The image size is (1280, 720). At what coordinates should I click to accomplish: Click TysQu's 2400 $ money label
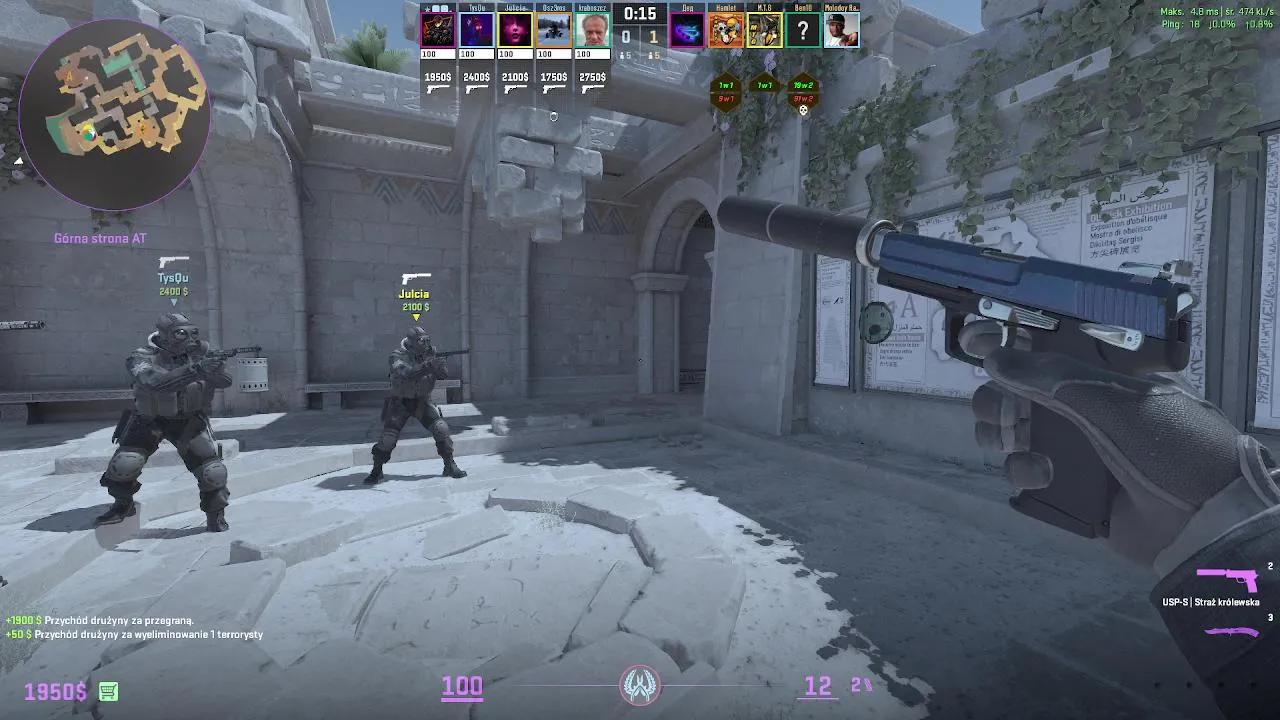pyautogui.click(x=476, y=76)
